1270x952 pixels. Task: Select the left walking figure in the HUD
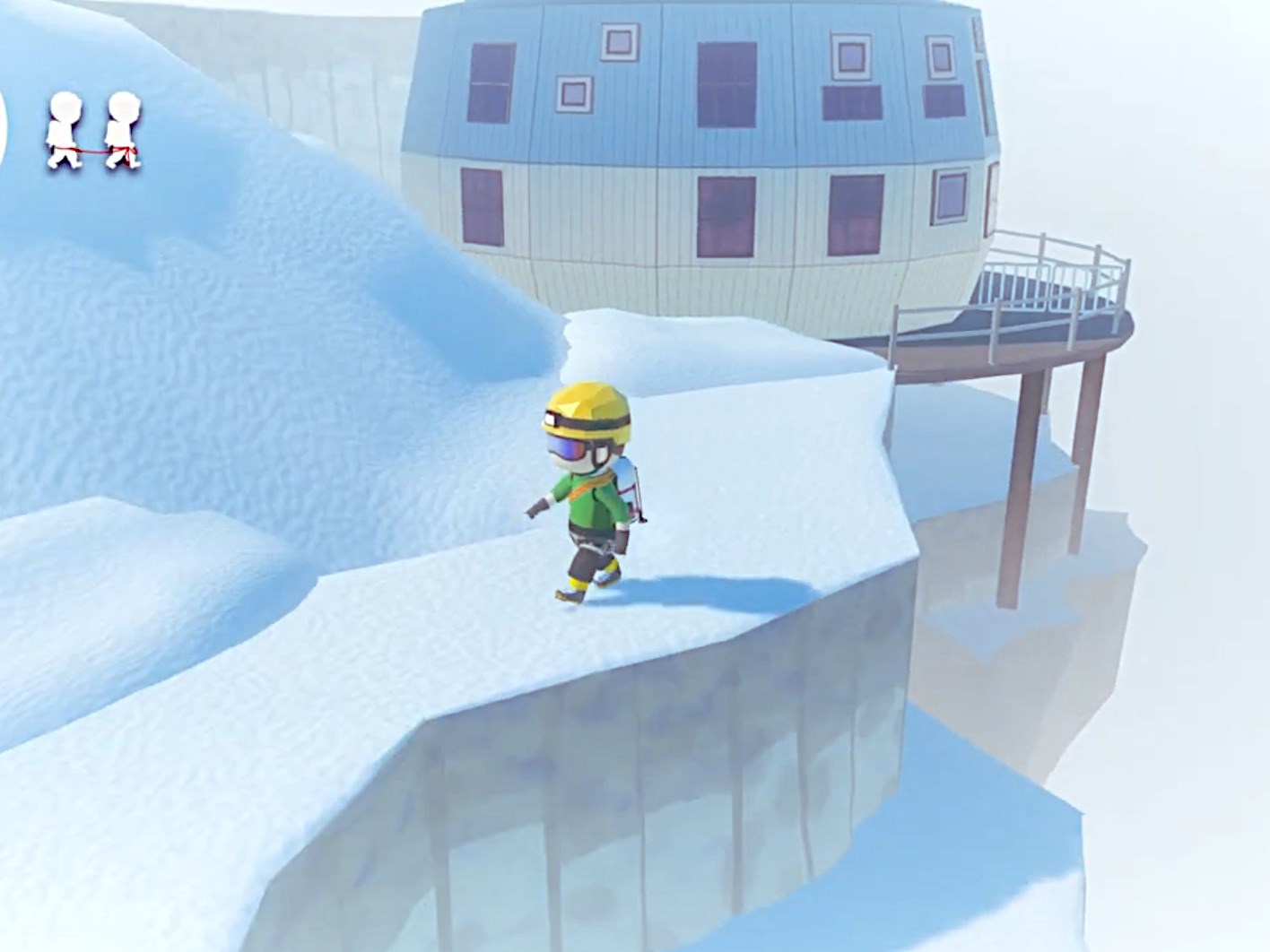click(63, 130)
